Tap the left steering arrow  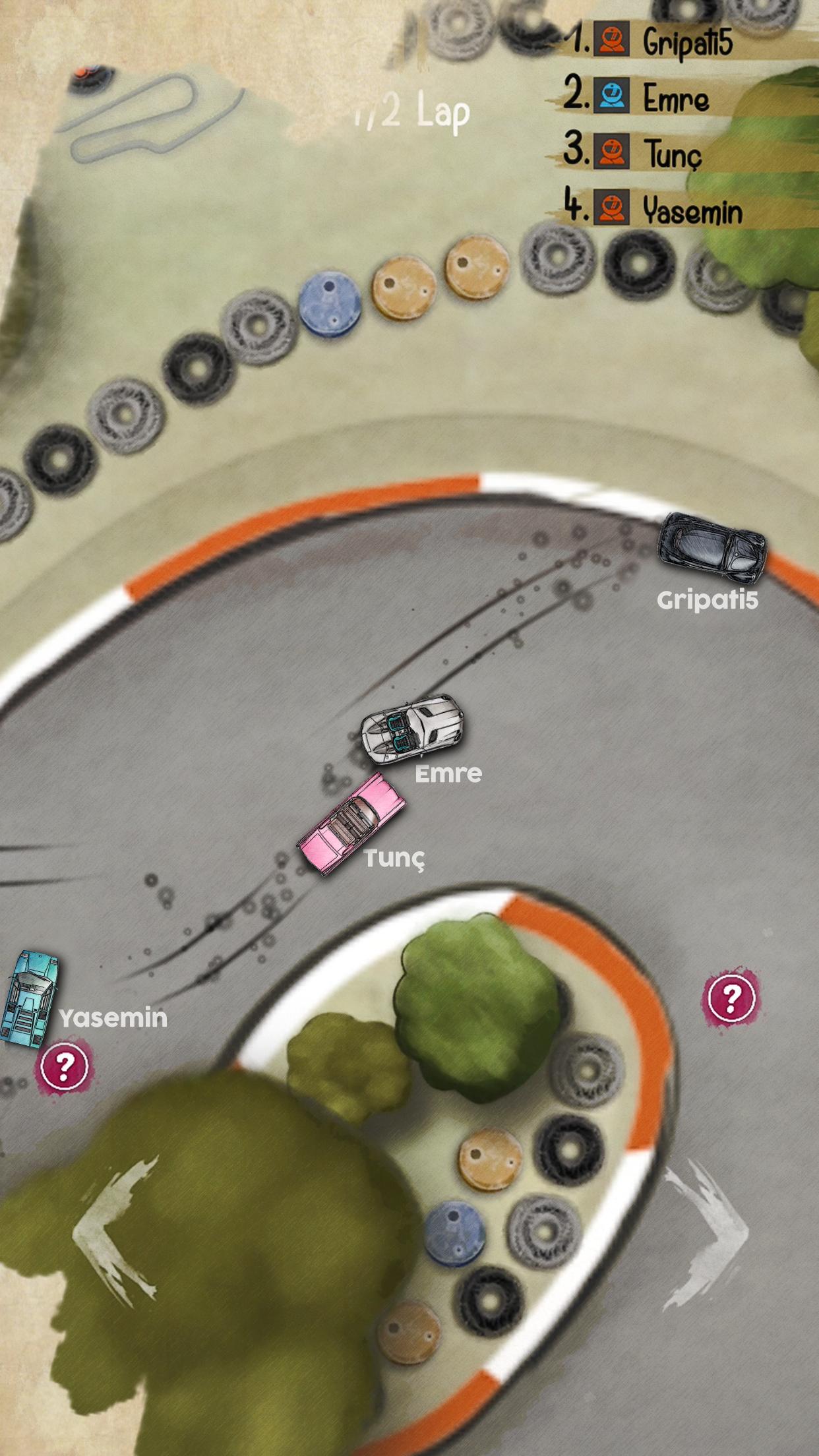pos(116,1230)
